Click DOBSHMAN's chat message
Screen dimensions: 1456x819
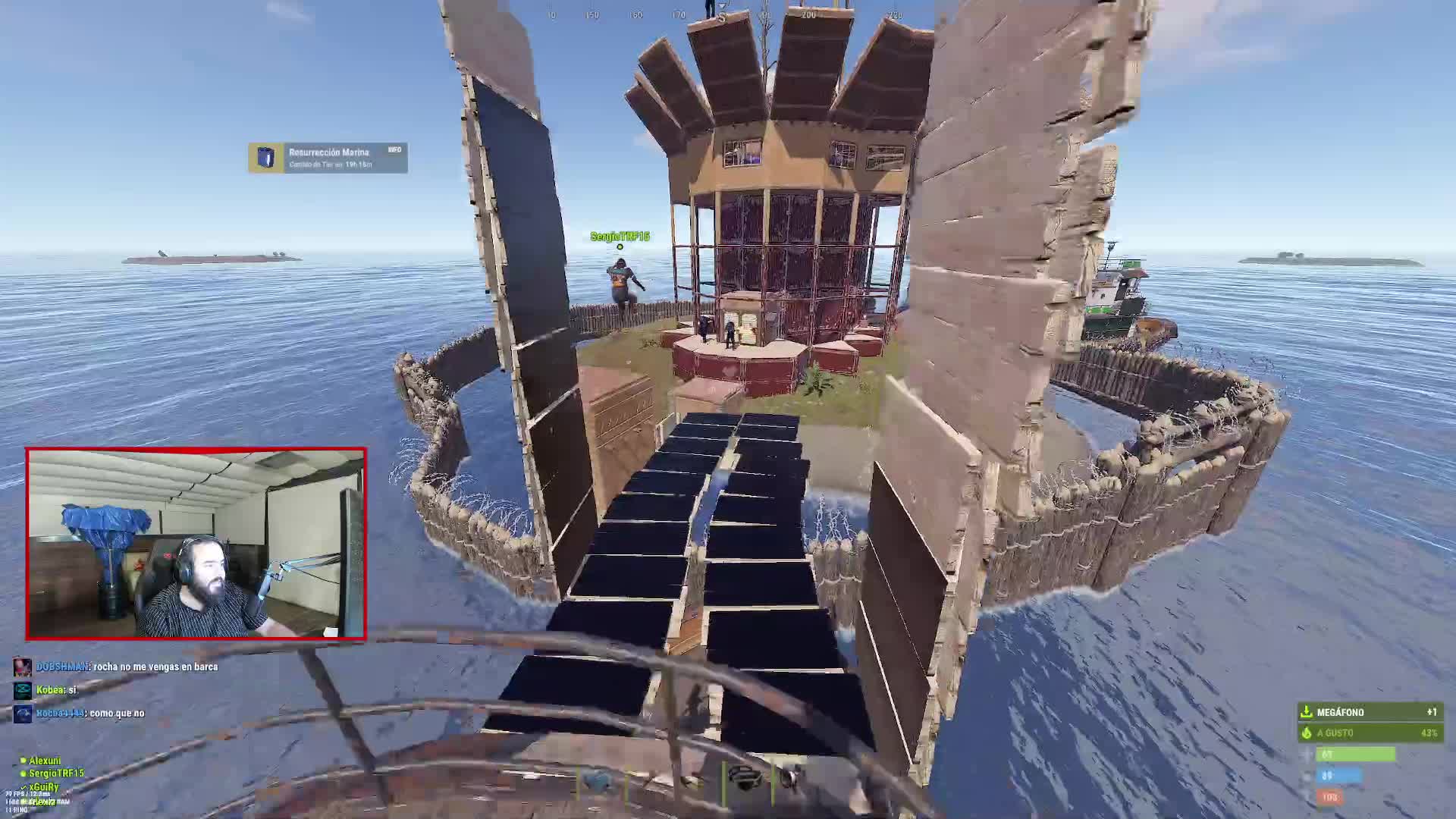[x=127, y=667]
